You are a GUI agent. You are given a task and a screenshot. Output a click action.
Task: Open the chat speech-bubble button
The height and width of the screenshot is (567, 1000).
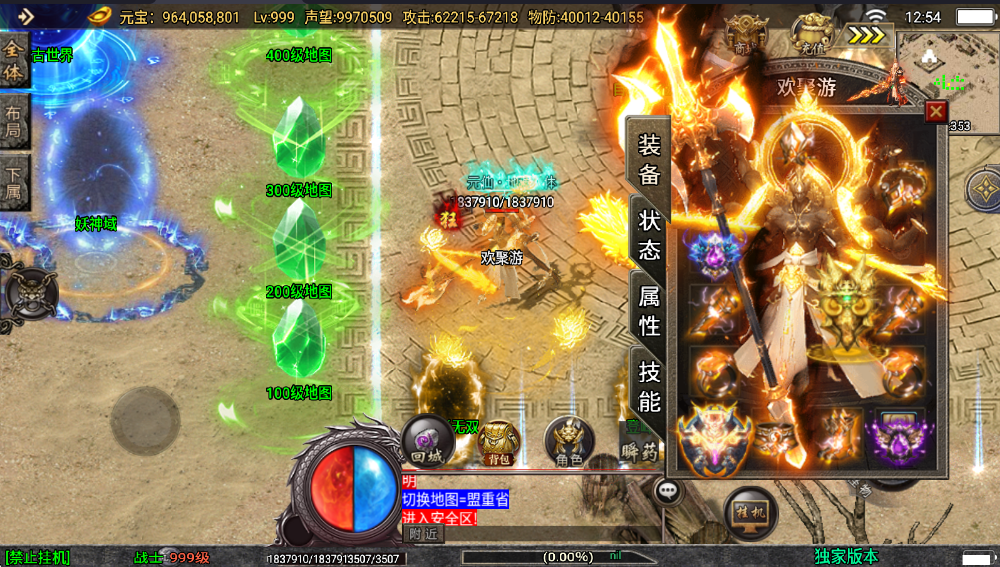click(668, 491)
